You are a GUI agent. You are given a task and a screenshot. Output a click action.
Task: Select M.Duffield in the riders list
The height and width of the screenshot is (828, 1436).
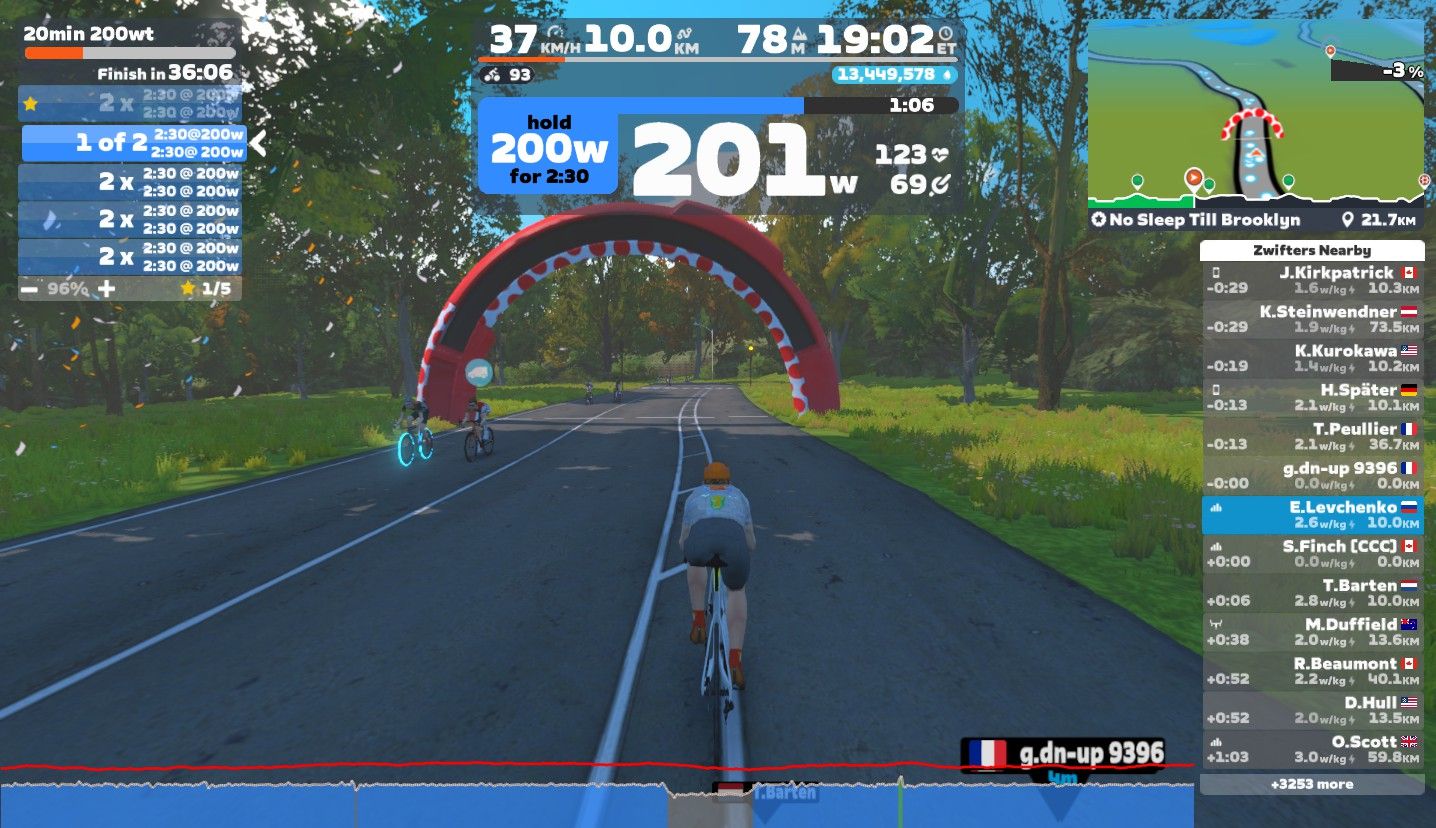click(1311, 632)
